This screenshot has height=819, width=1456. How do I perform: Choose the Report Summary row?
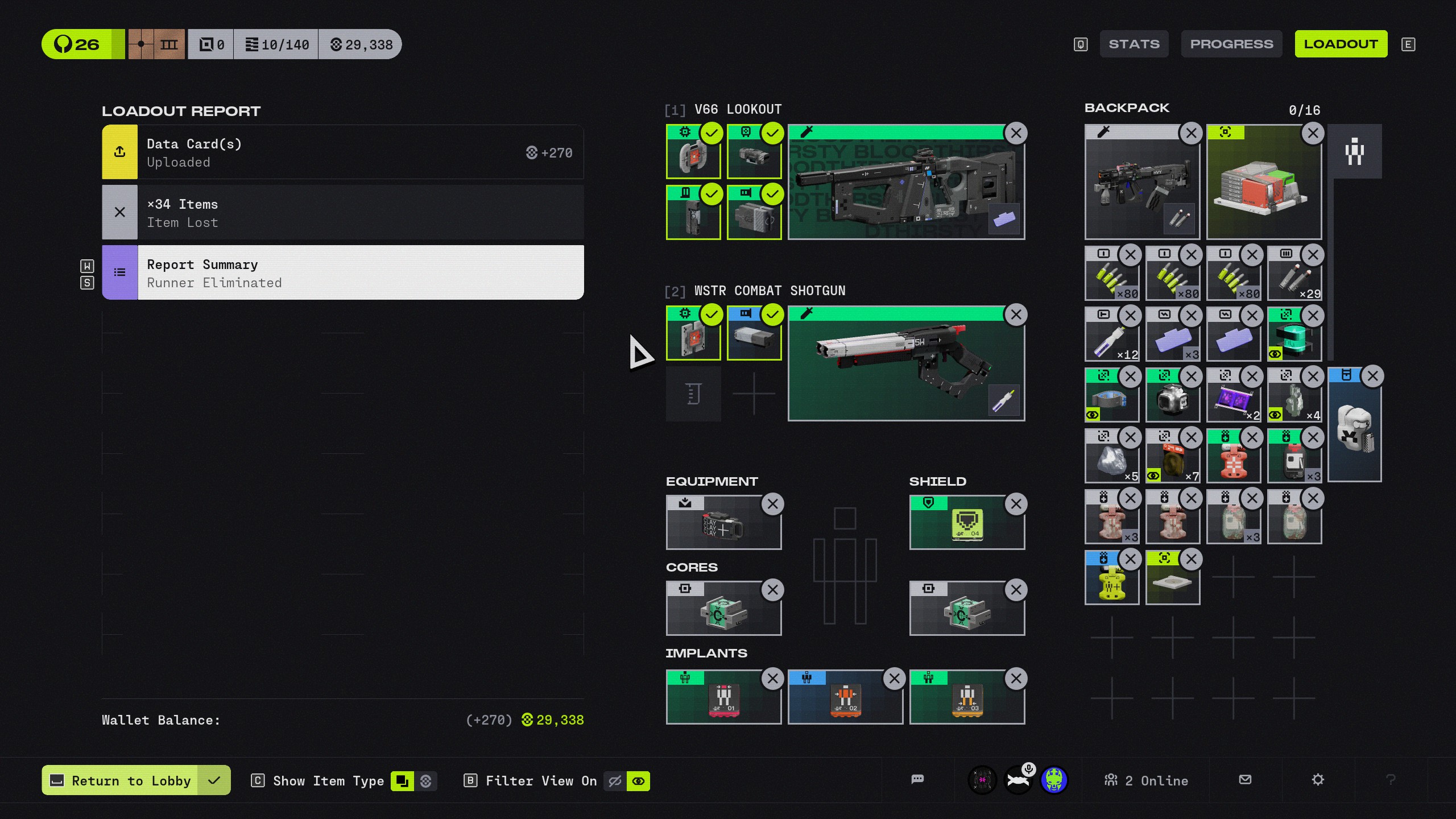pos(342,273)
